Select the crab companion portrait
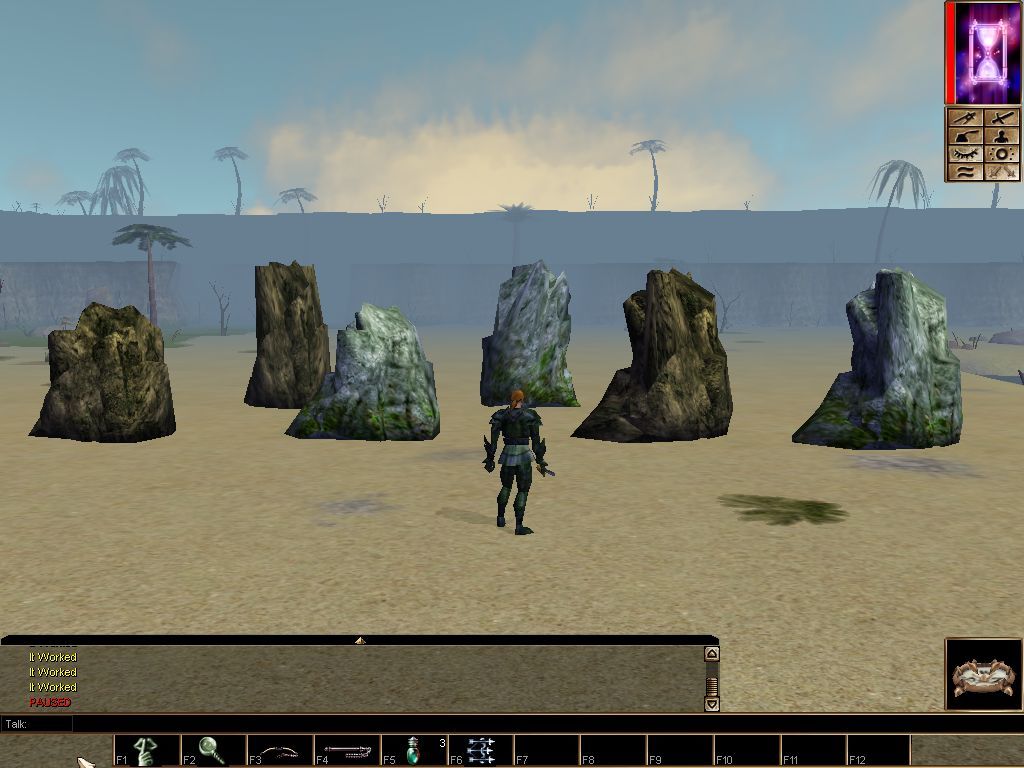The height and width of the screenshot is (768, 1024). (983, 675)
